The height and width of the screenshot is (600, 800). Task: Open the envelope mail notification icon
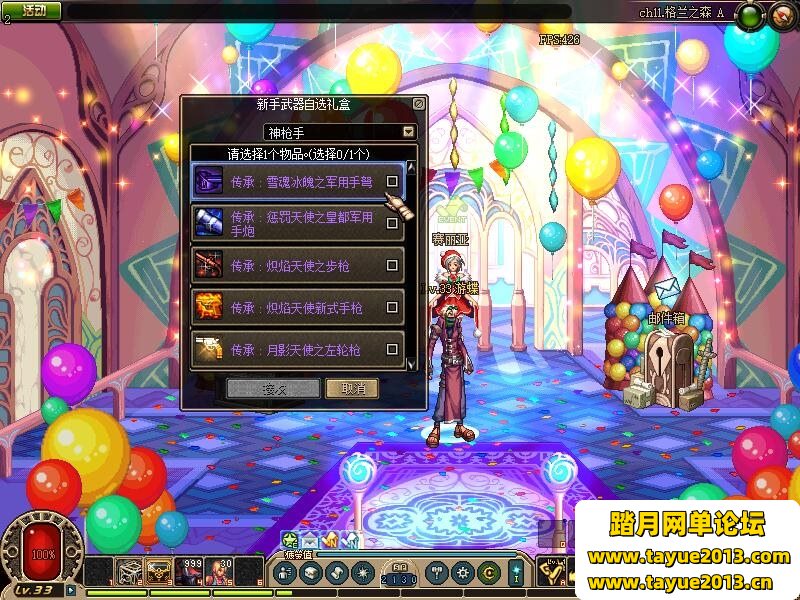(x=310, y=541)
